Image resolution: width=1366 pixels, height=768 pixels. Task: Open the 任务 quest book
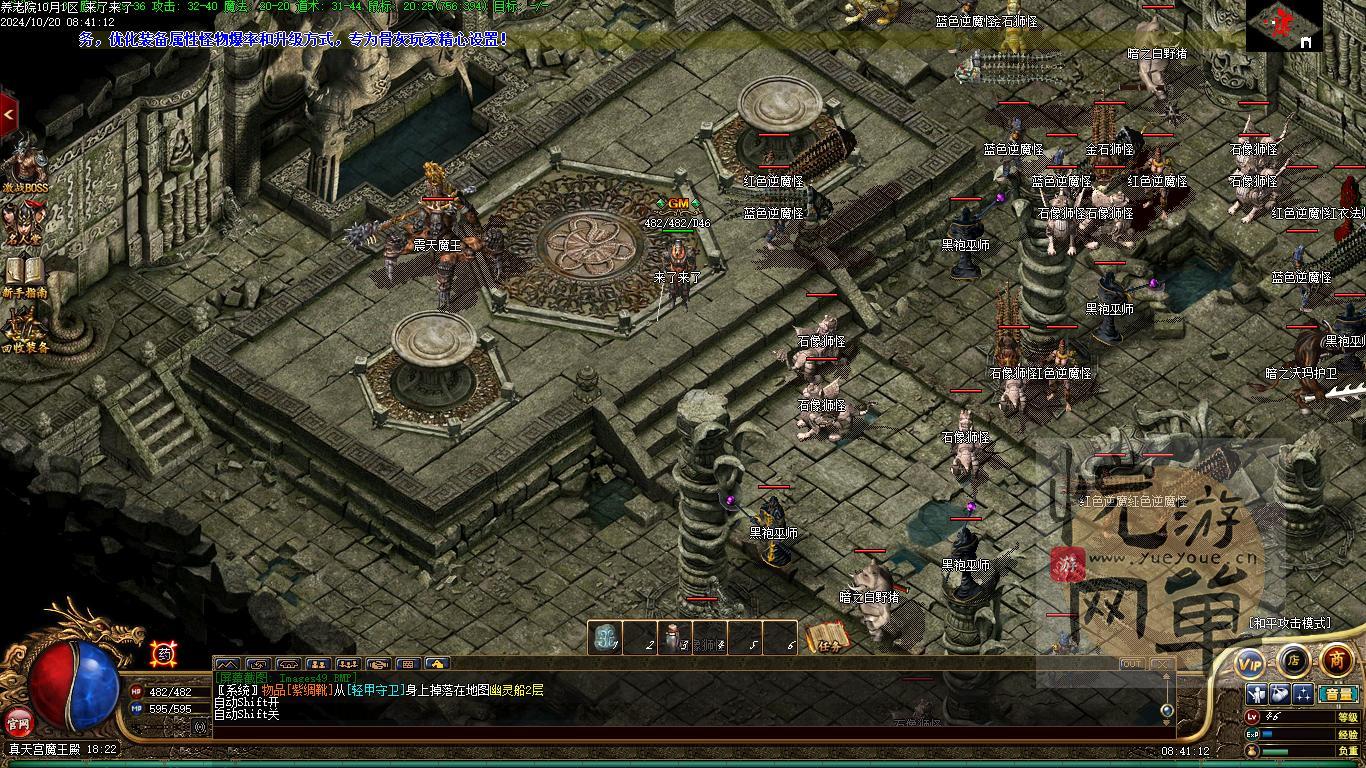click(827, 638)
